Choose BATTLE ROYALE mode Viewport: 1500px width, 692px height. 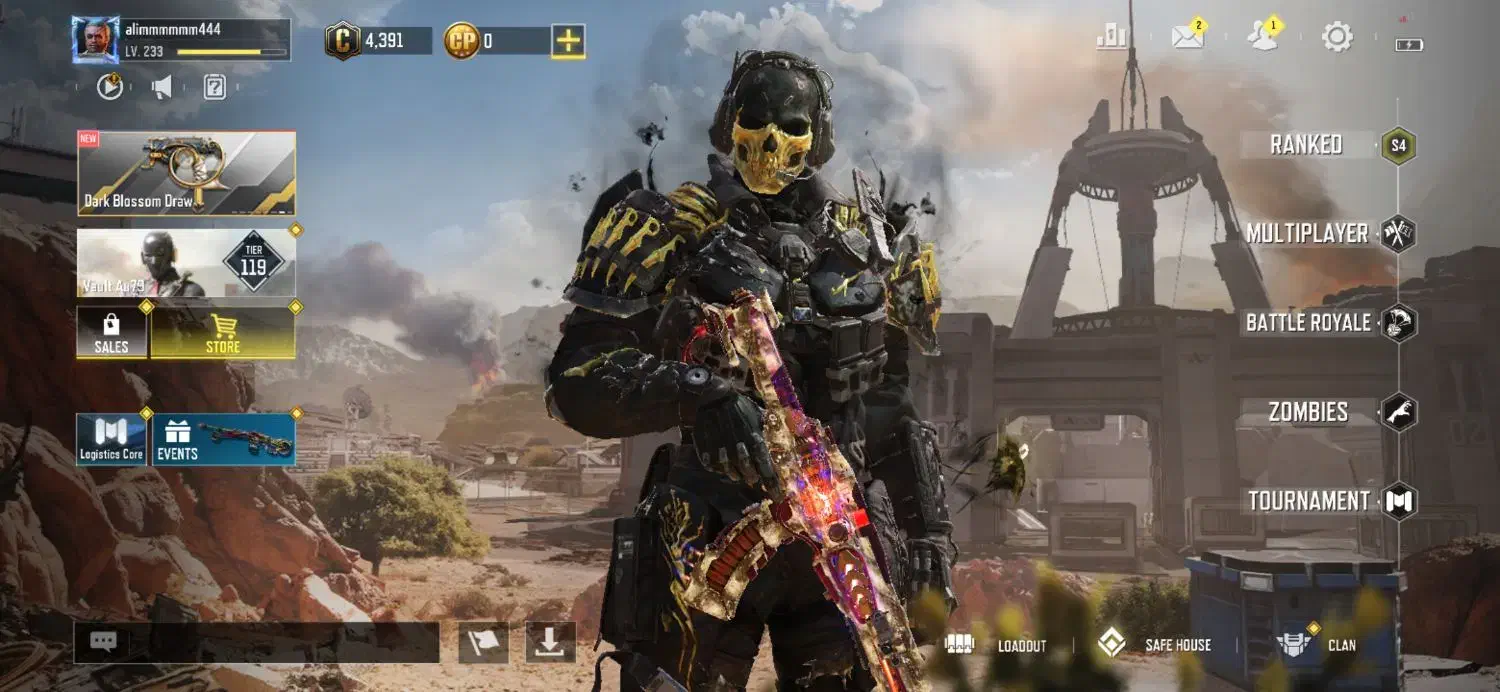[1308, 323]
